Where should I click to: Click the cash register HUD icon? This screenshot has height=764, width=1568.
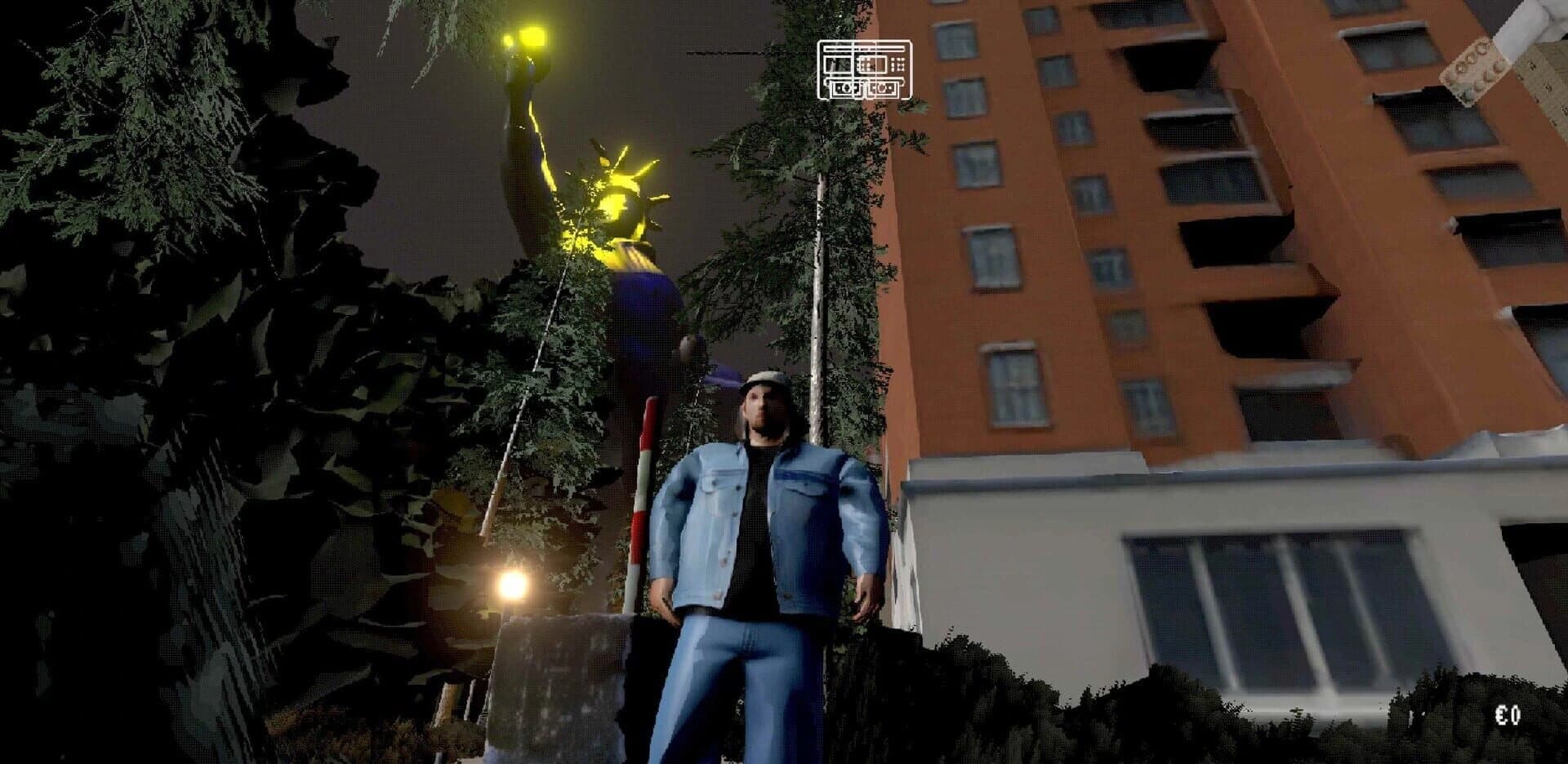pos(866,69)
